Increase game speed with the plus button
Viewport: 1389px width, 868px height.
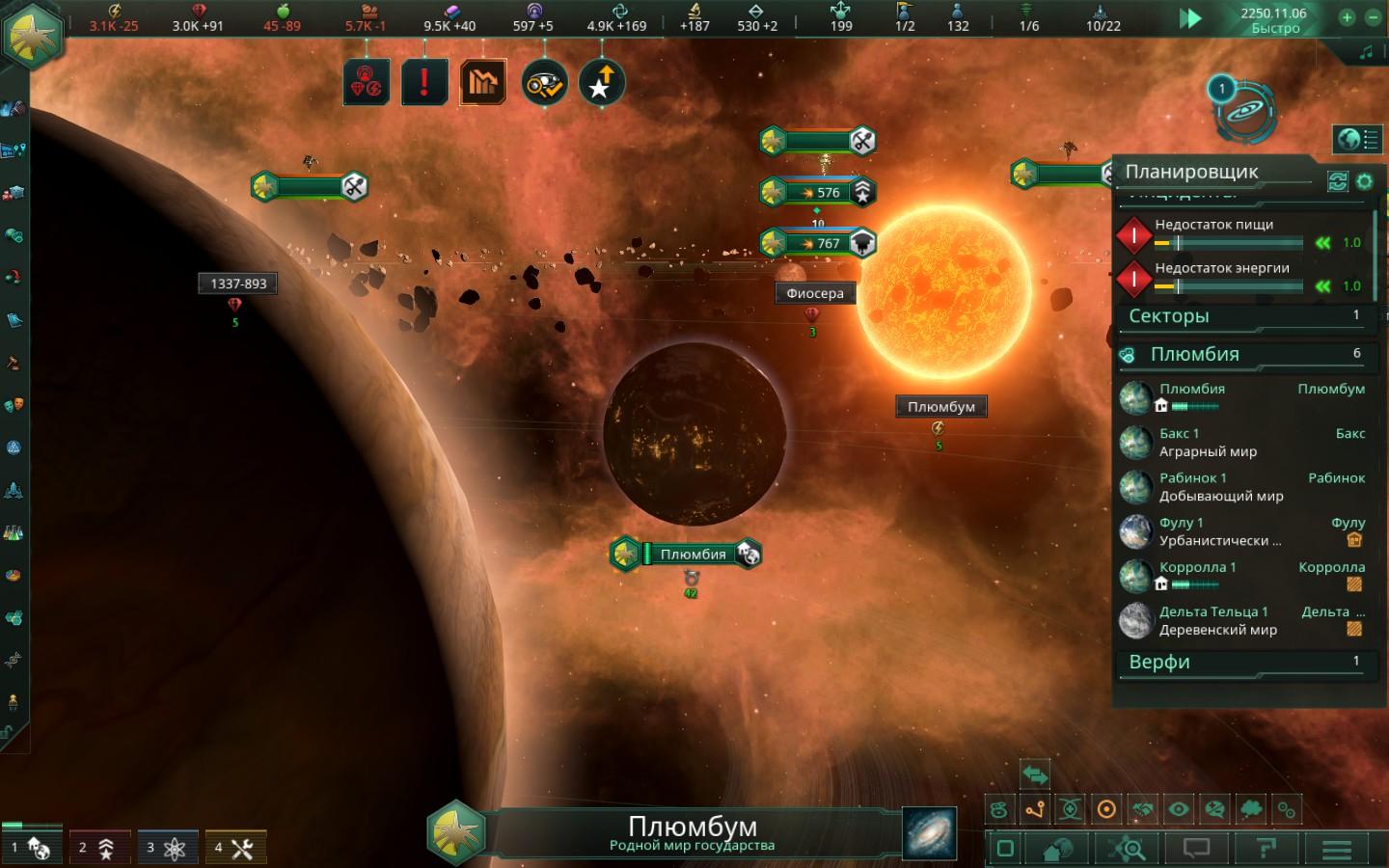click(x=1347, y=17)
